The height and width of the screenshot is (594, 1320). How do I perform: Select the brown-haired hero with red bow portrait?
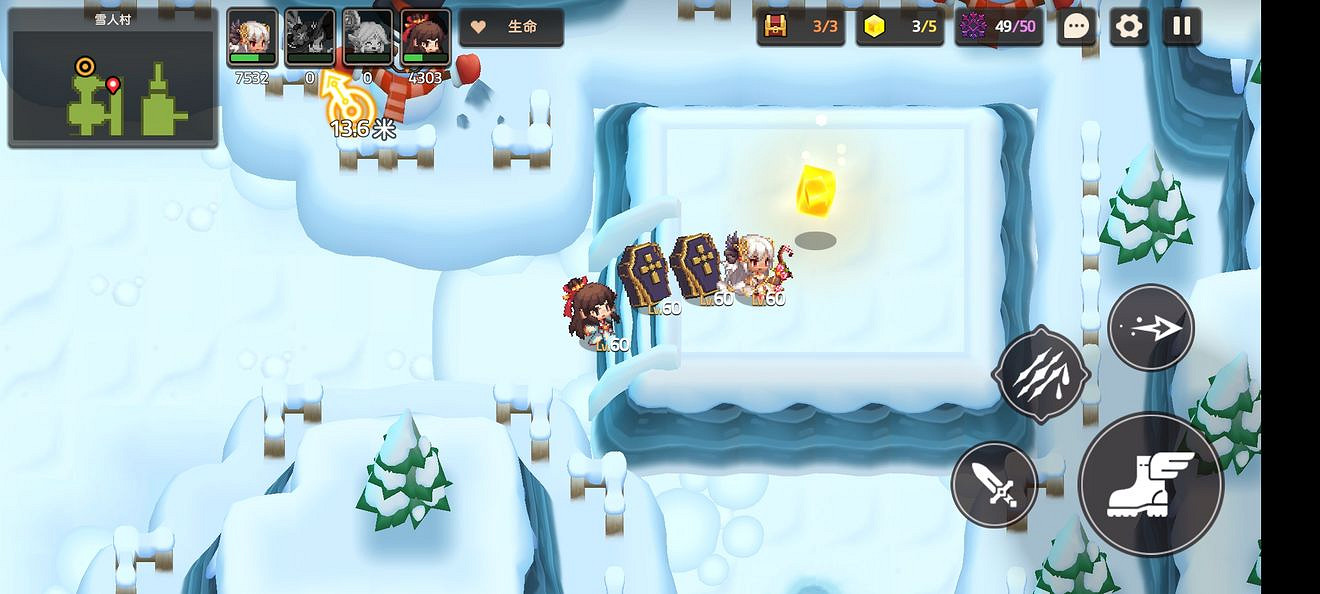(425, 38)
